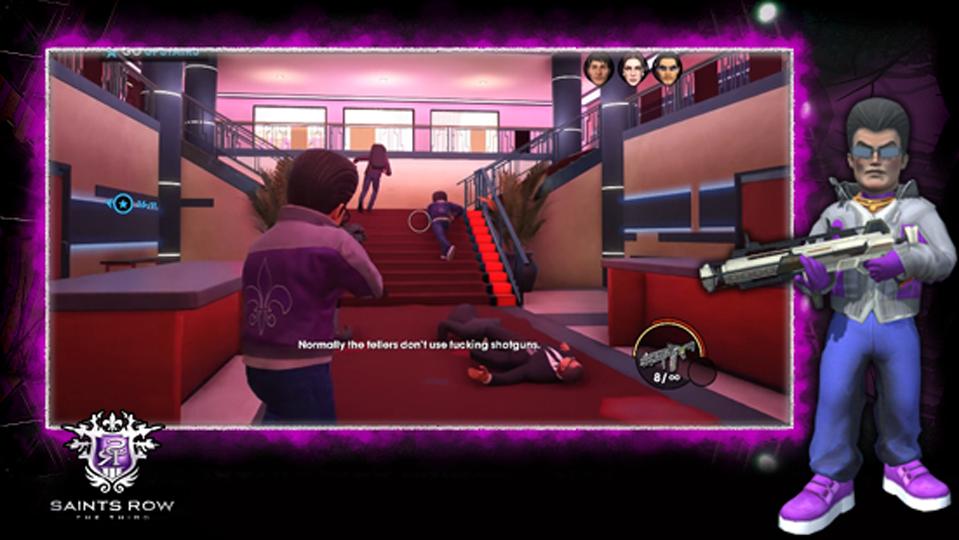Click the pale-faced homie portrait

click(x=633, y=69)
